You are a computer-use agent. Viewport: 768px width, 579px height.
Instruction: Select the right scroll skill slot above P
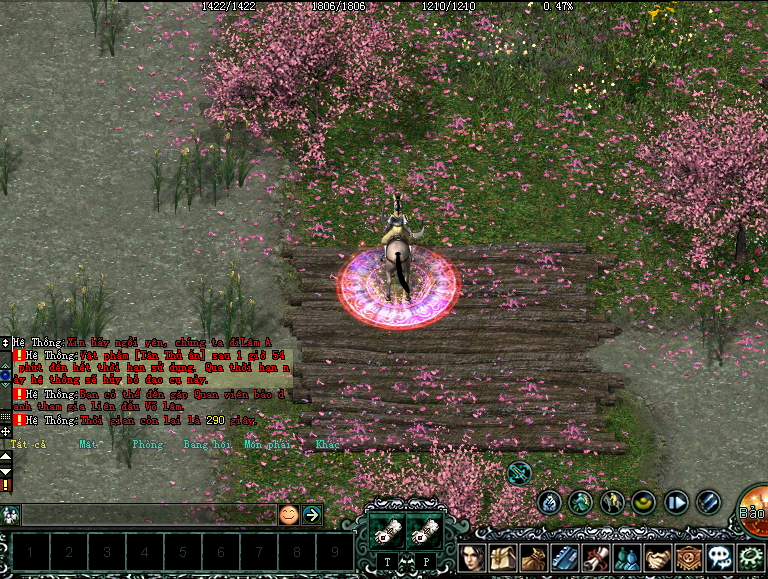[x=425, y=531]
